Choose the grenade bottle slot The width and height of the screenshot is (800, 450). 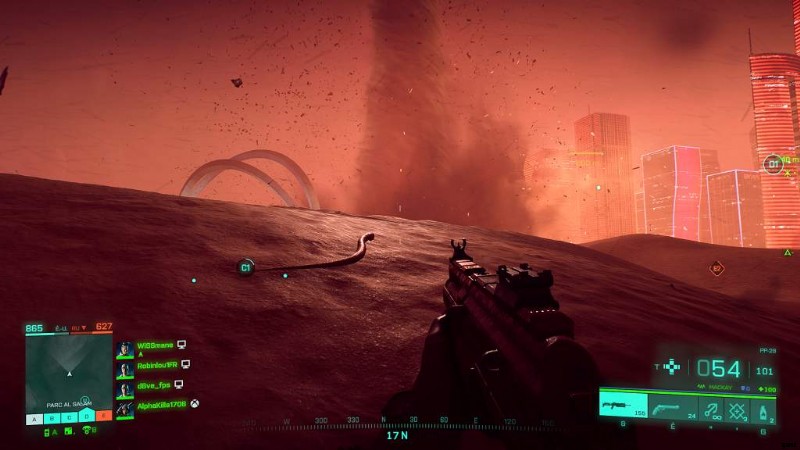(x=764, y=408)
